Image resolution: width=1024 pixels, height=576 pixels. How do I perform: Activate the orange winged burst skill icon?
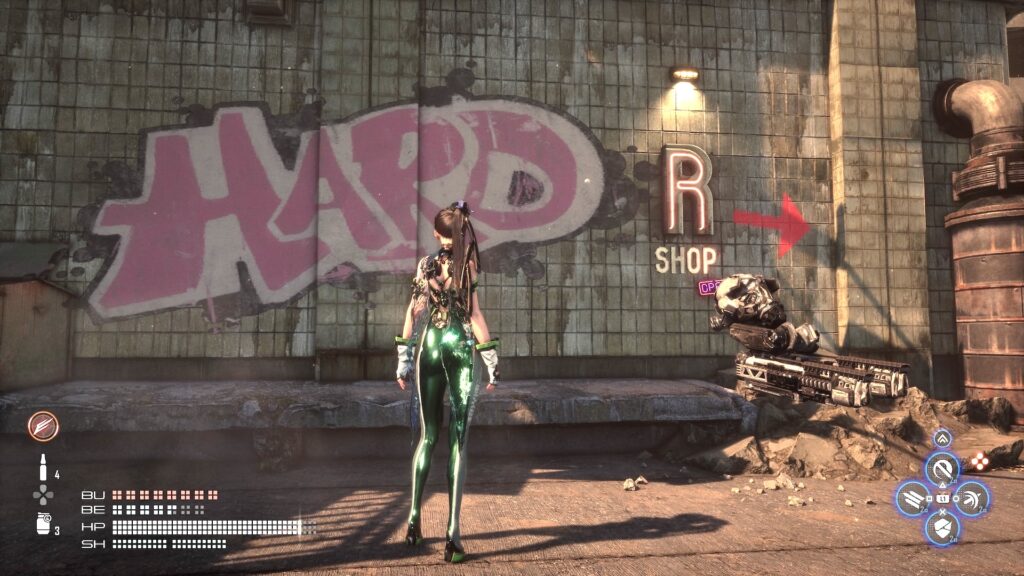[43, 426]
